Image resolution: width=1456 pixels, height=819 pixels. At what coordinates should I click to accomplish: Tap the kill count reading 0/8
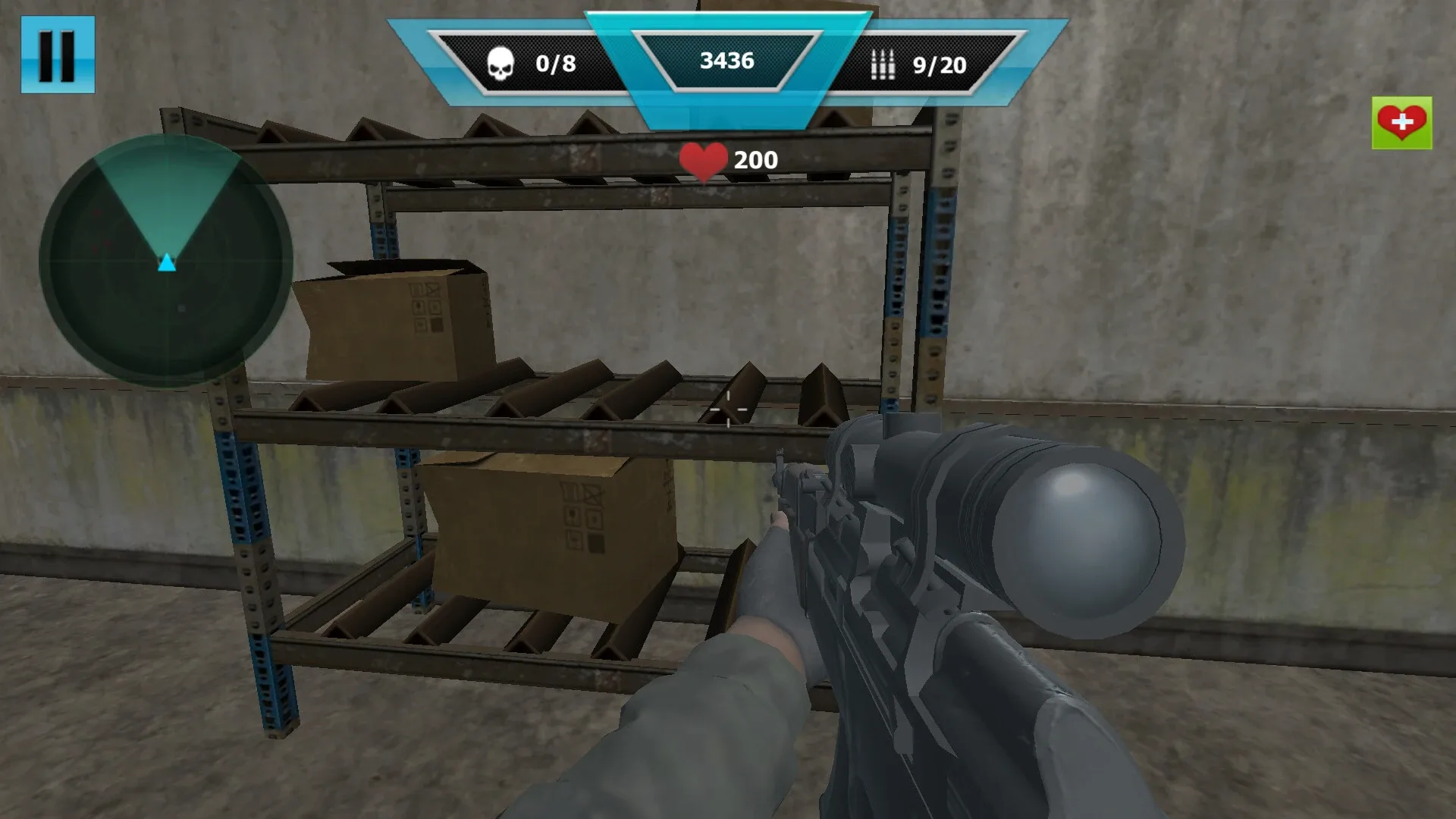tap(556, 64)
